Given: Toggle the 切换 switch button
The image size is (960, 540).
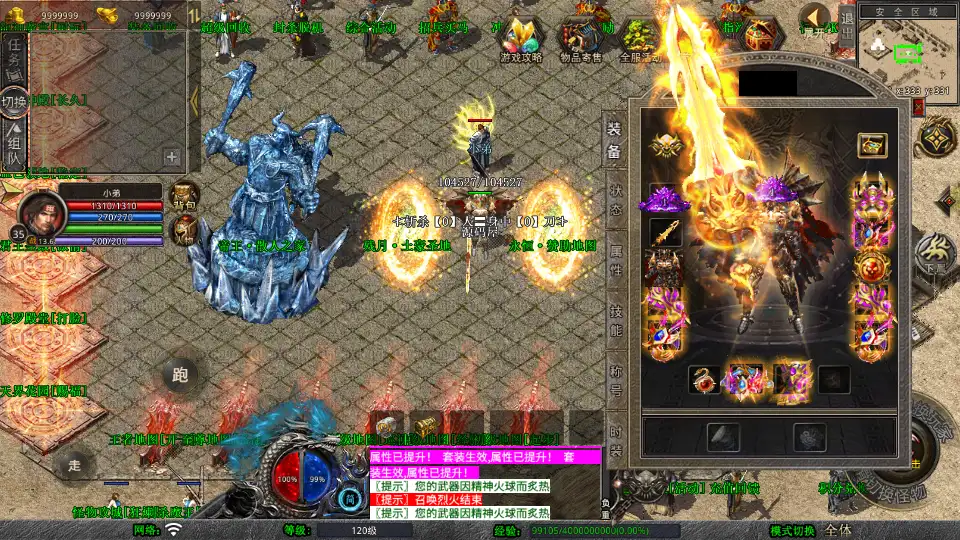Looking at the screenshot, I should click(14, 102).
